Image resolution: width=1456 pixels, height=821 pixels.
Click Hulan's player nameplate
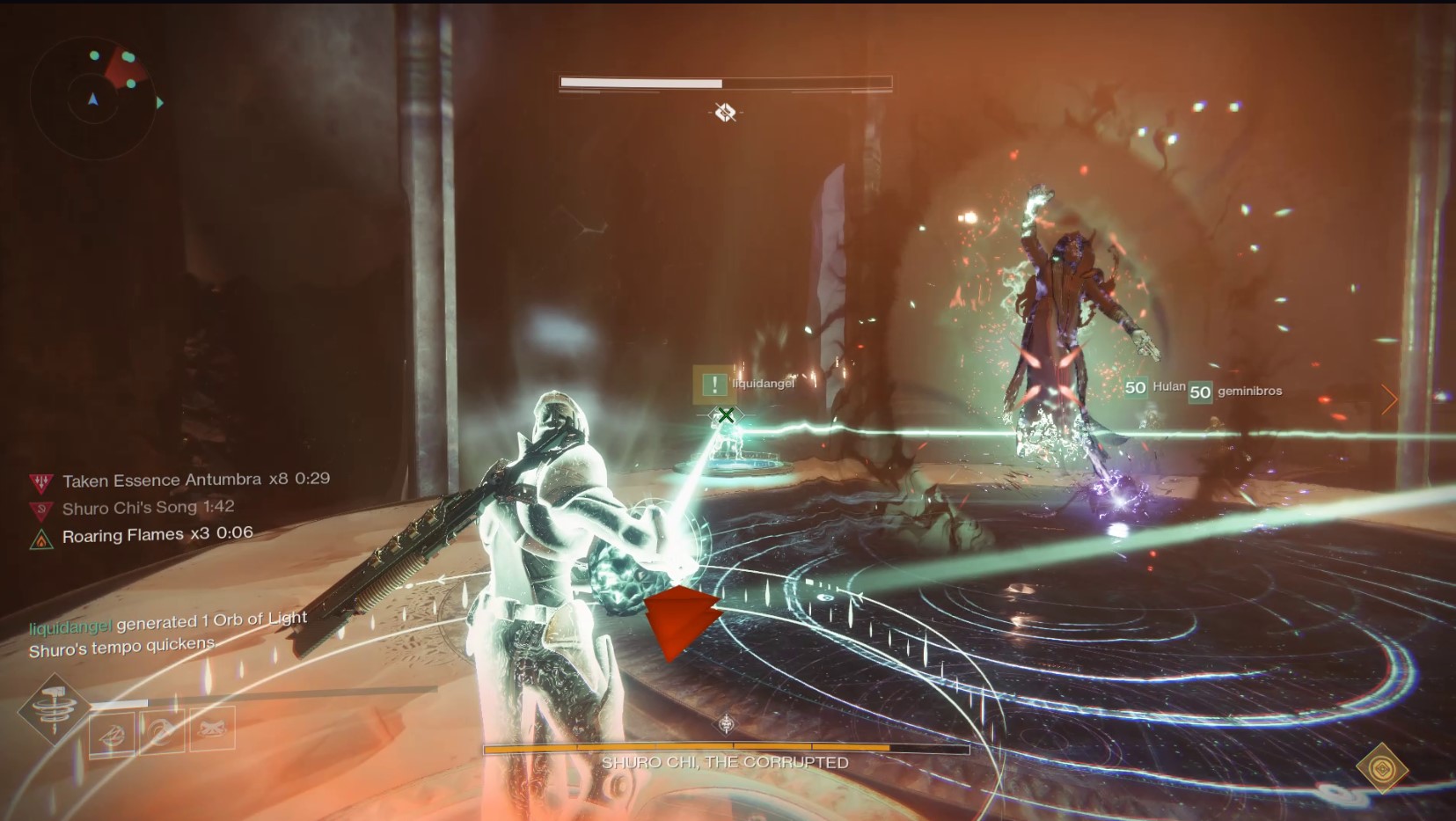pyautogui.click(x=1167, y=386)
